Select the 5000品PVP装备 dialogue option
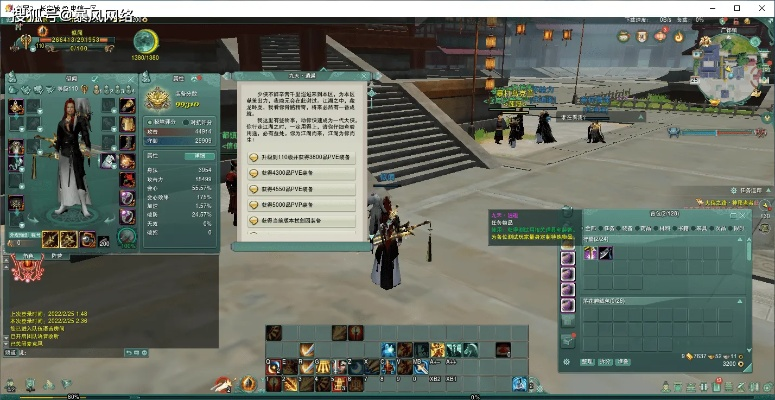Image resolution: width=775 pixels, height=400 pixels. pos(300,204)
